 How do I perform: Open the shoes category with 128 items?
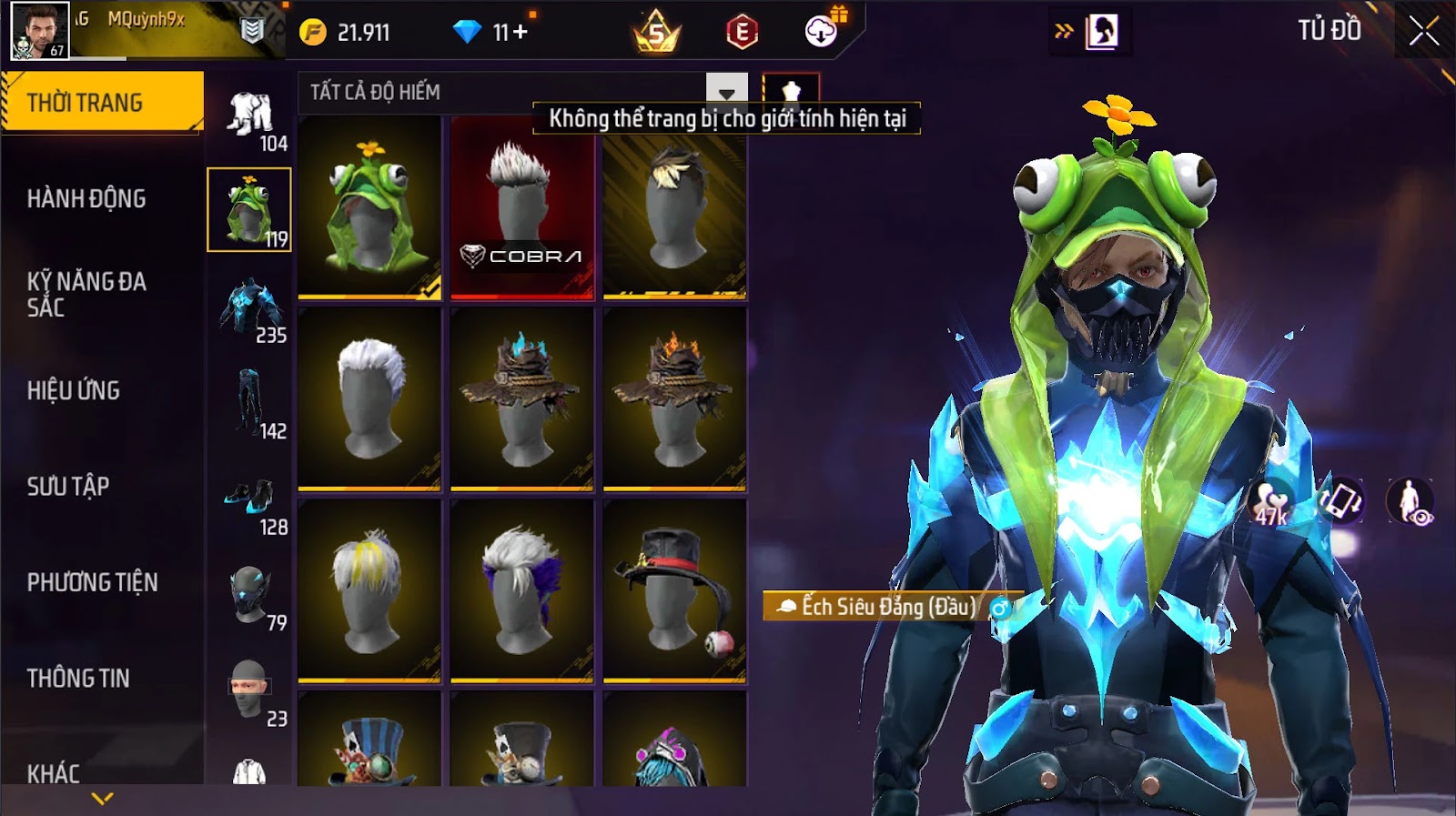point(250,501)
